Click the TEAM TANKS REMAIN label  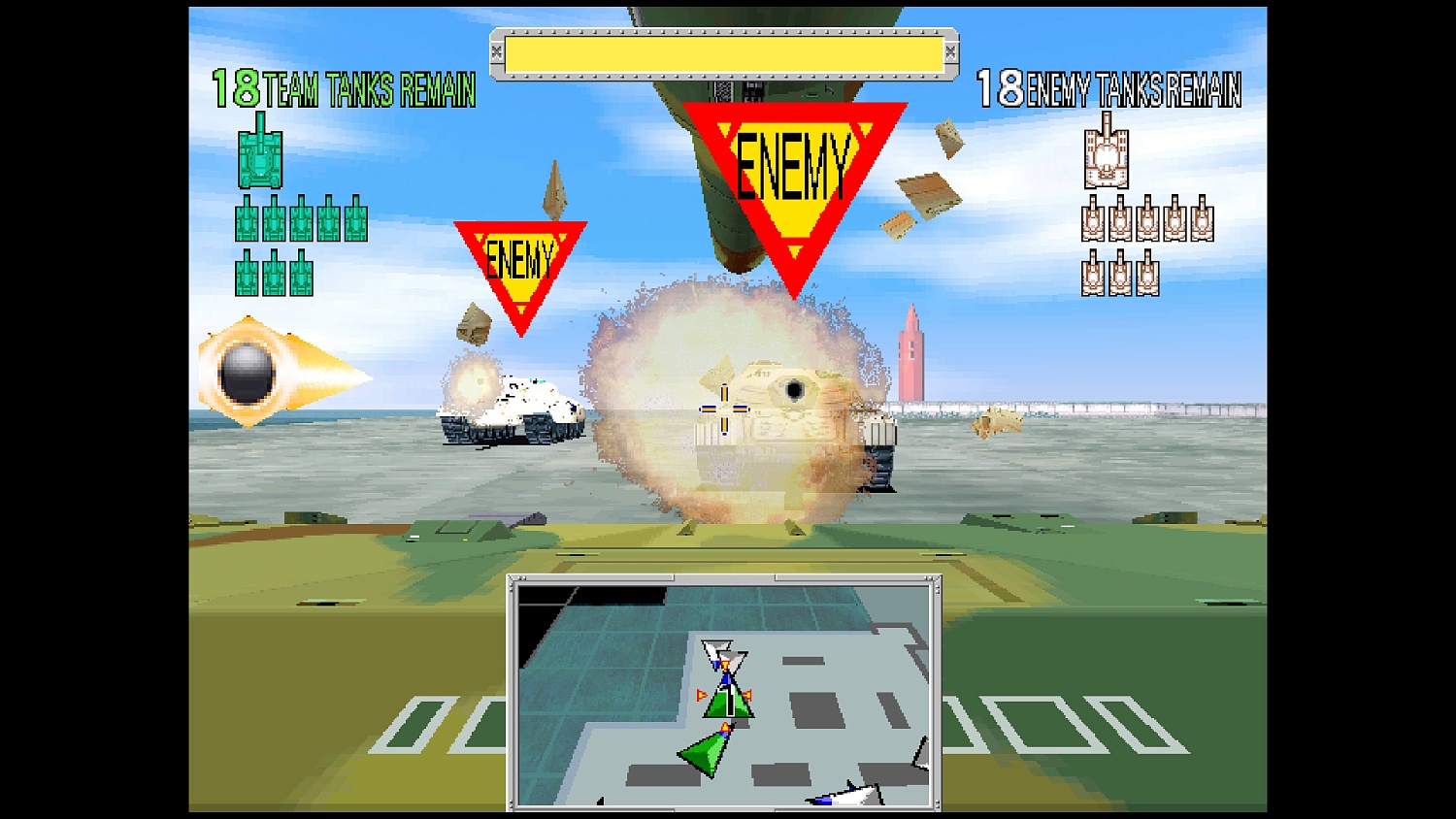(x=367, y=89)
